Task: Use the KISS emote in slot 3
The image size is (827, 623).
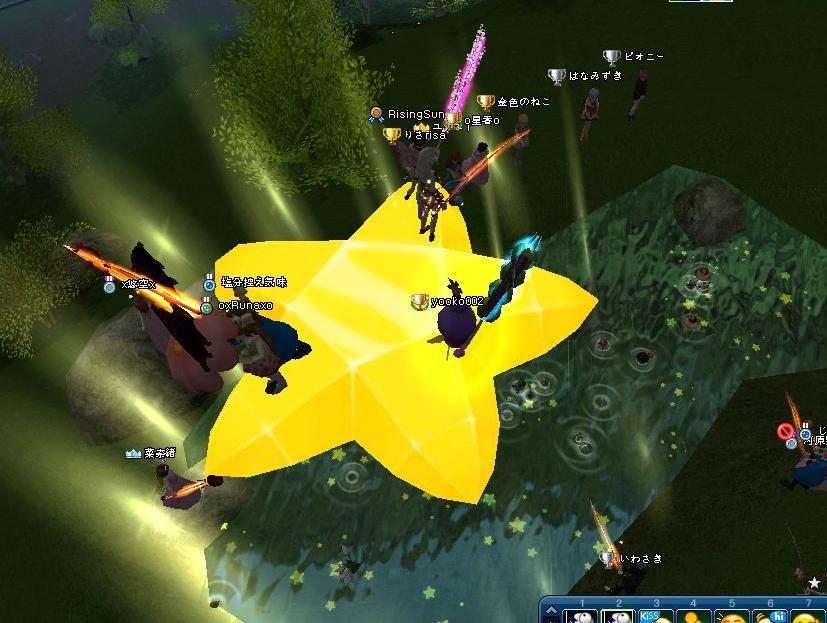Action: [655, 616]
